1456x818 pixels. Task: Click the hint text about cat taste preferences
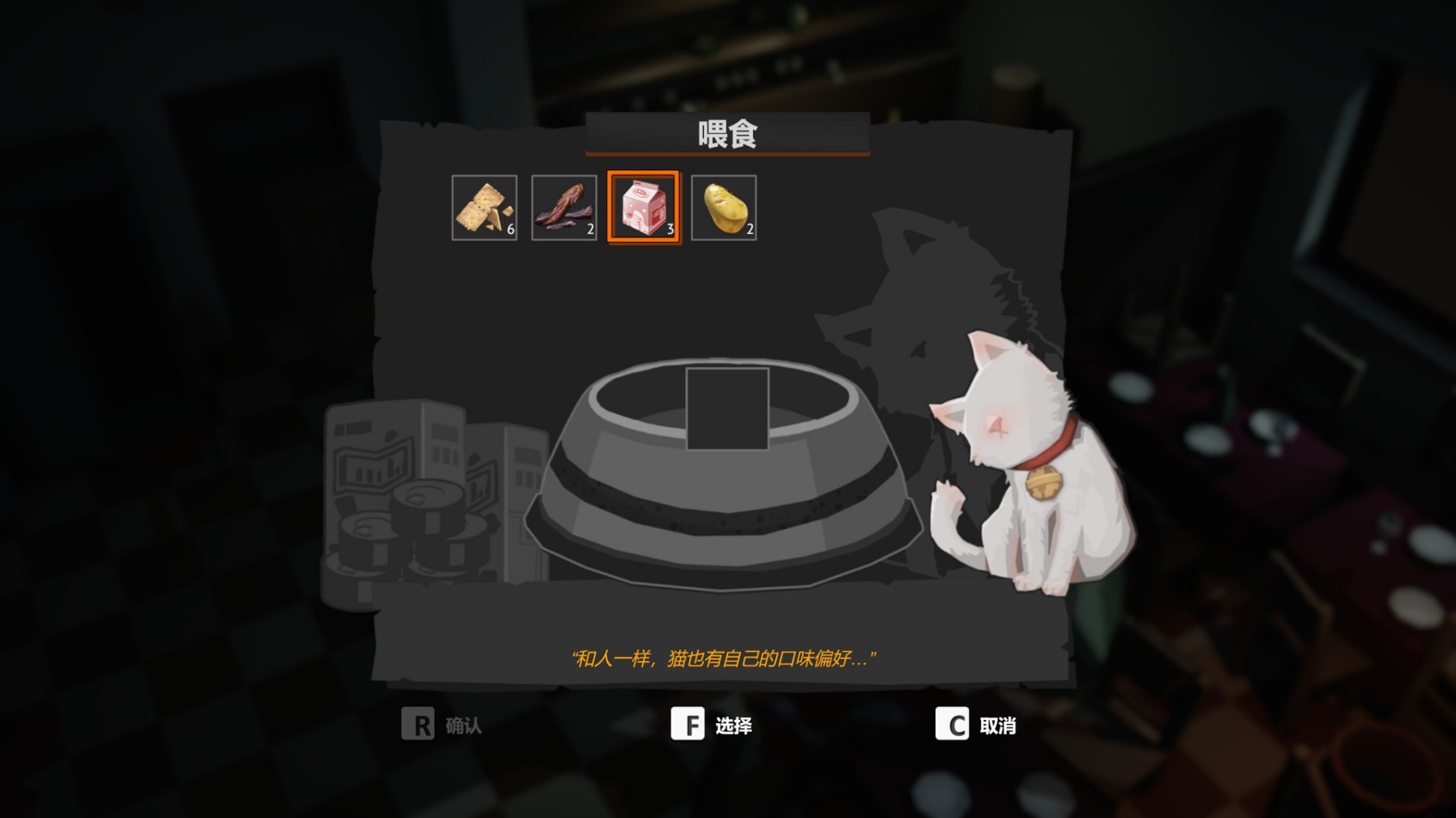click(727, 657)
